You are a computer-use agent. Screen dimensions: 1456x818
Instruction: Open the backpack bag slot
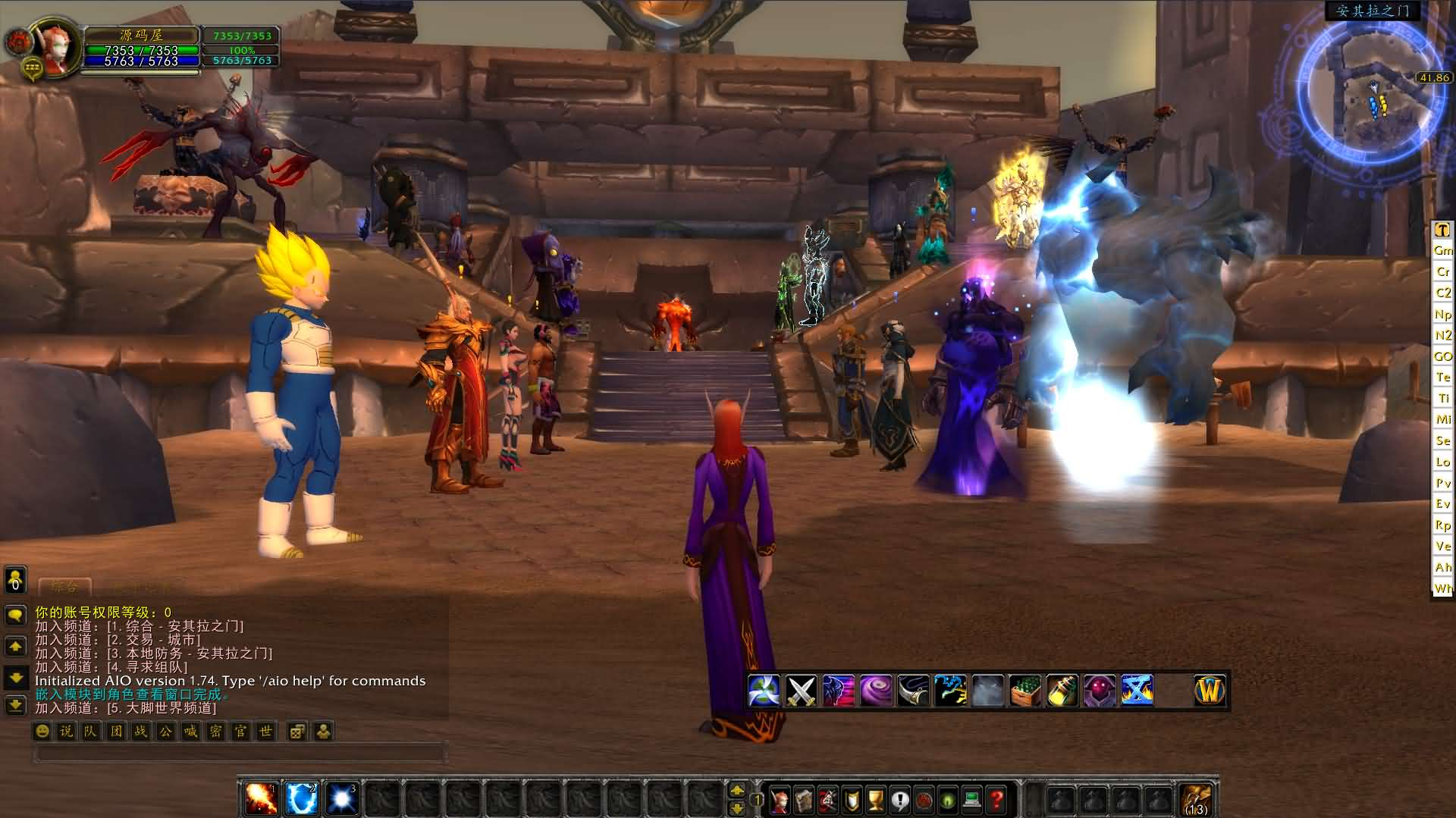click(1197, 800)
